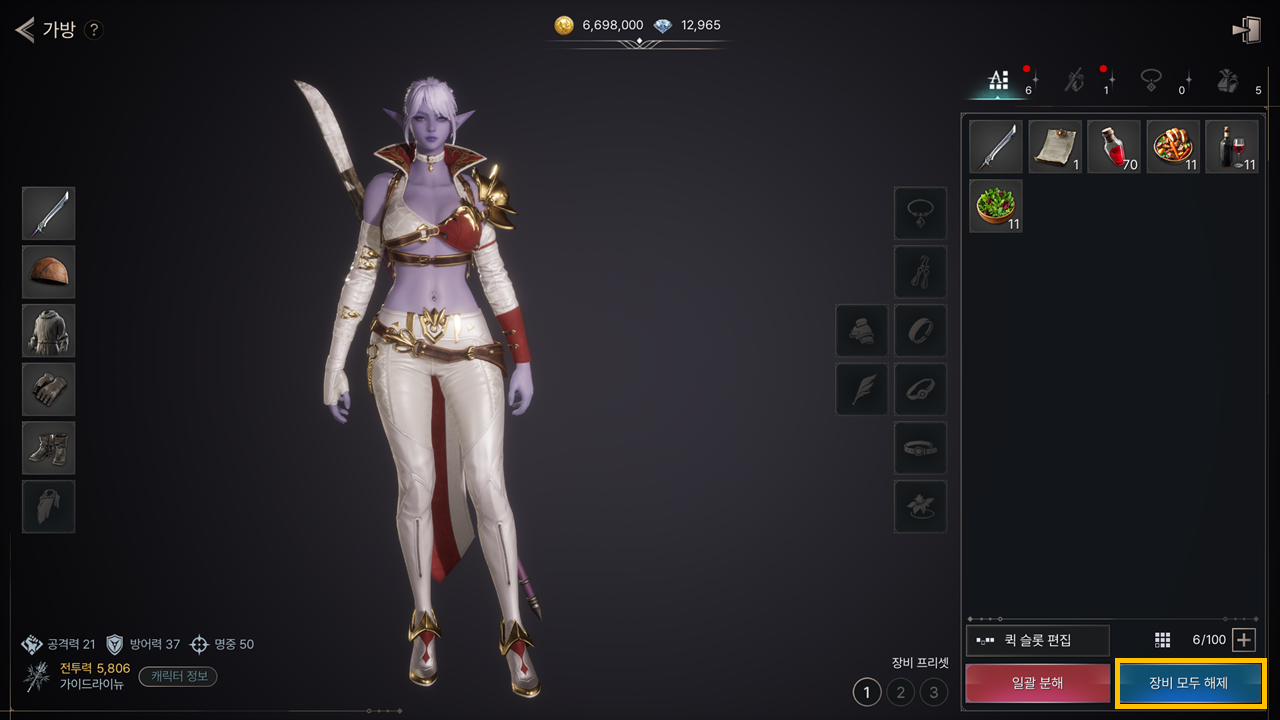
Task: Pick the wine bottle item
Action: 1231,147
